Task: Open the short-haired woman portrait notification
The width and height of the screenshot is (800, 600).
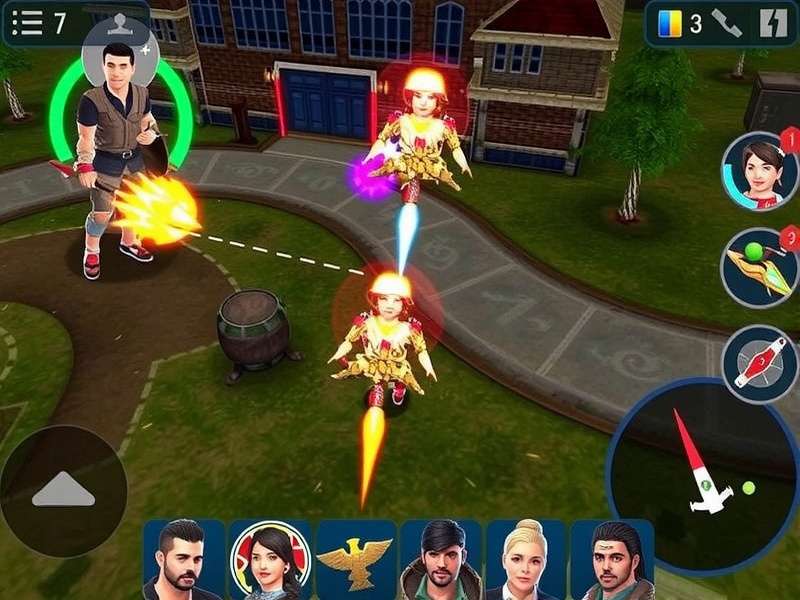Action: pyautogui.click(x=759, y=171)
